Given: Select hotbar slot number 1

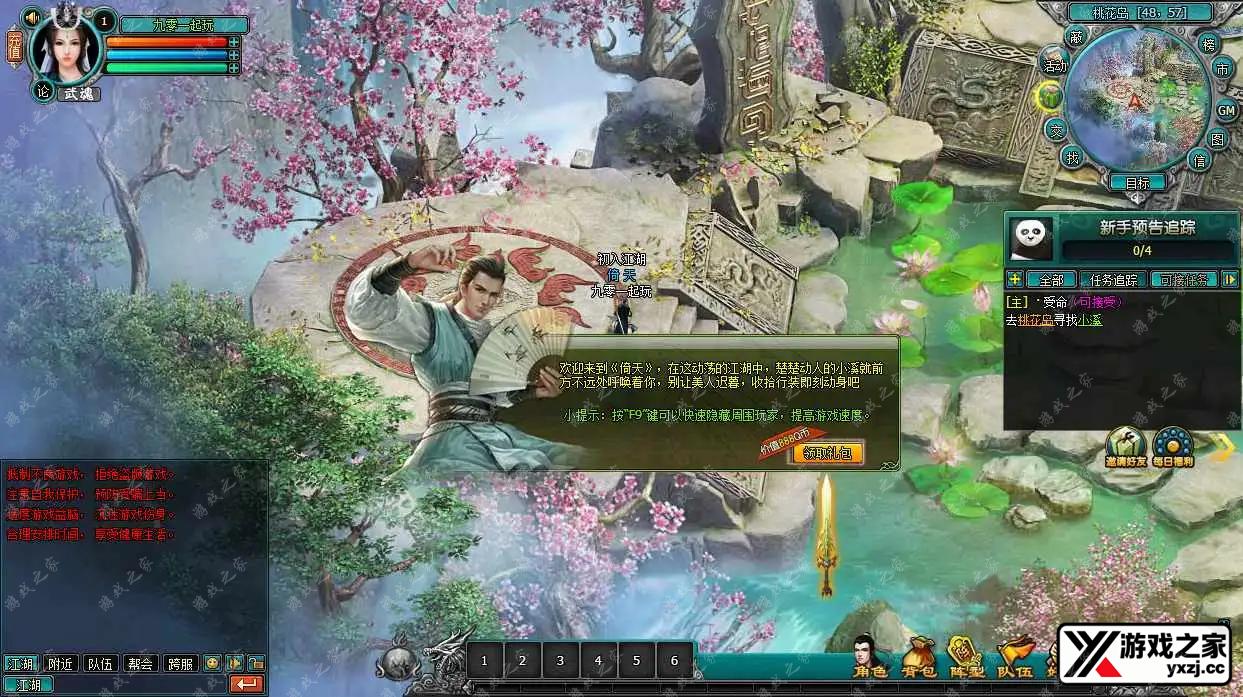Looking at the screenshot, I should point(485,660).
